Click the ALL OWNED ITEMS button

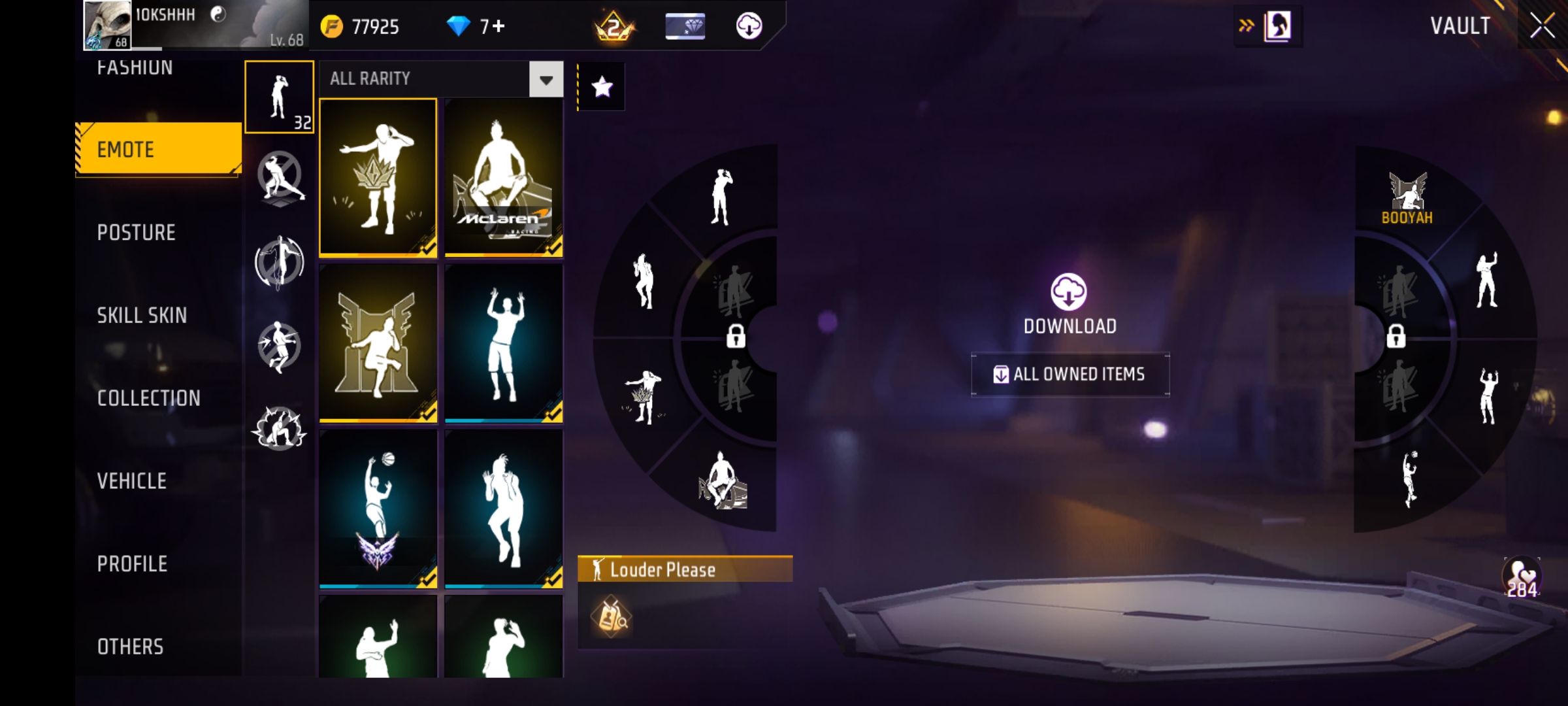(1069, 375)
